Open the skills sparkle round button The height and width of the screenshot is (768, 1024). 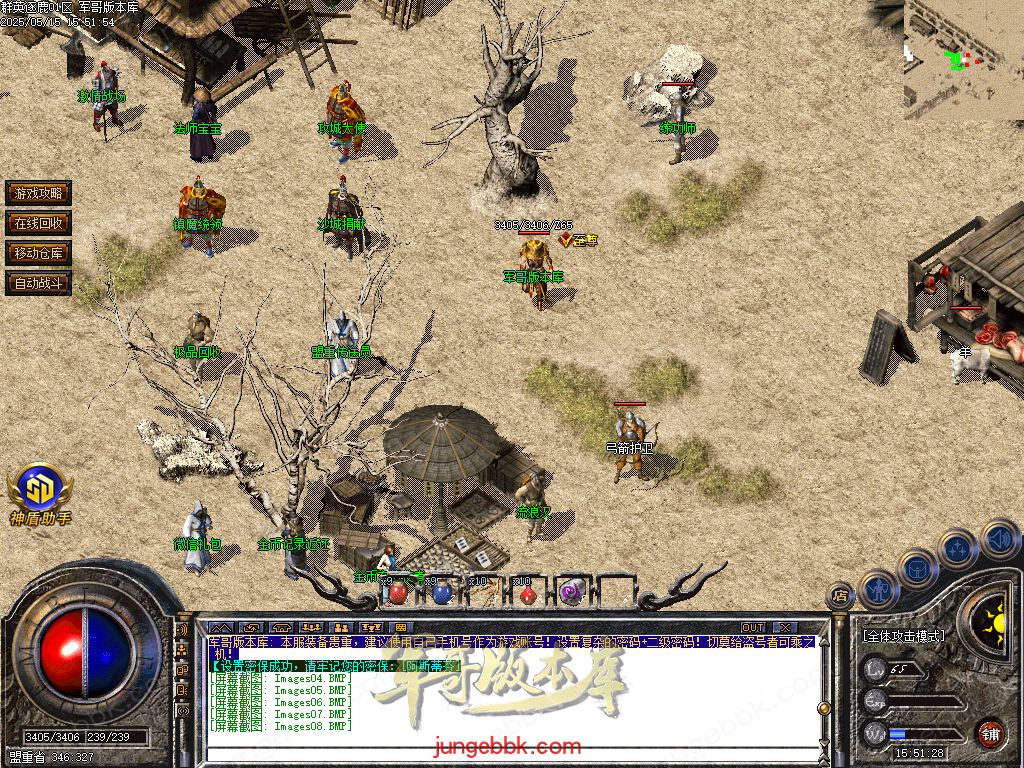(958, 549)
